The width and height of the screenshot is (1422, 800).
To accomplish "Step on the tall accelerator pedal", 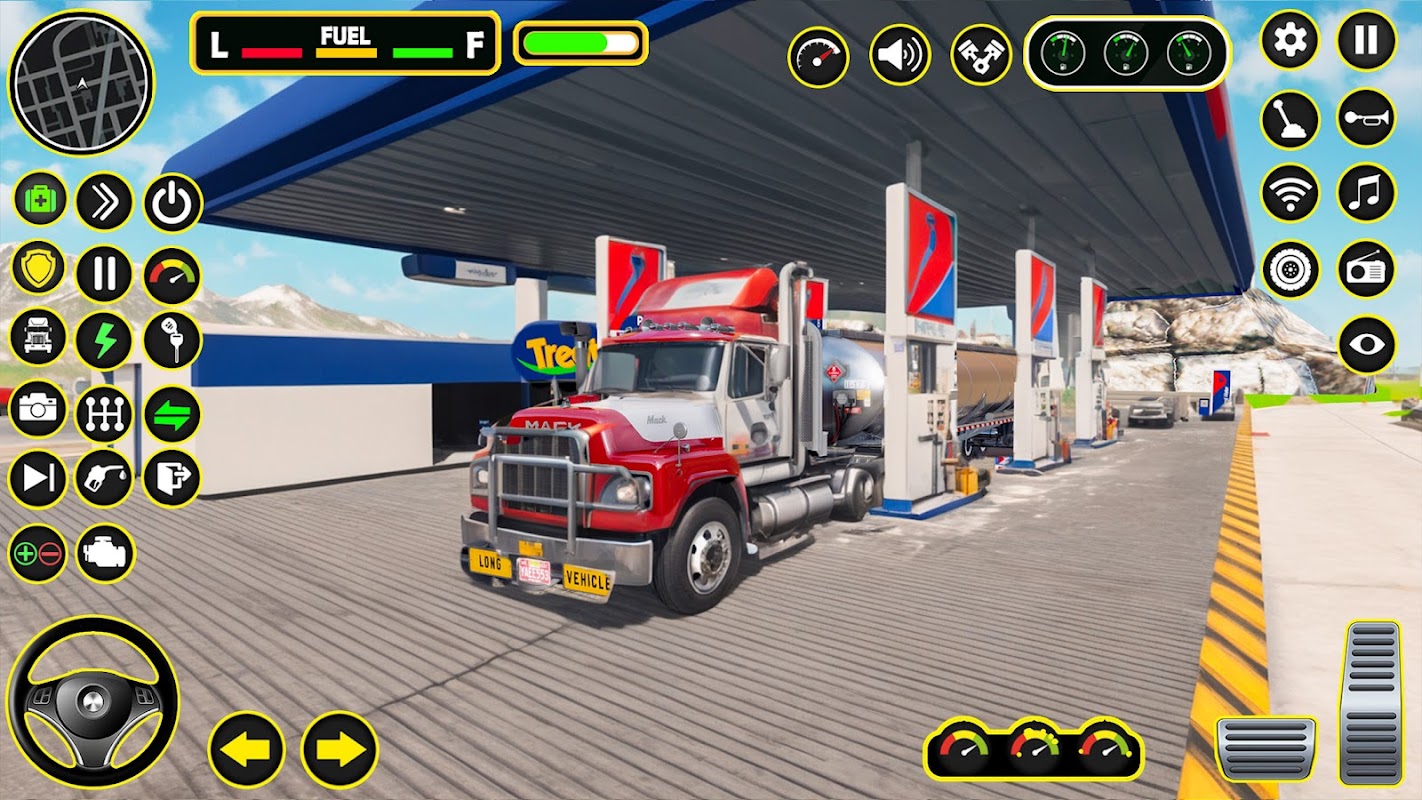I will pos(1372,702).
